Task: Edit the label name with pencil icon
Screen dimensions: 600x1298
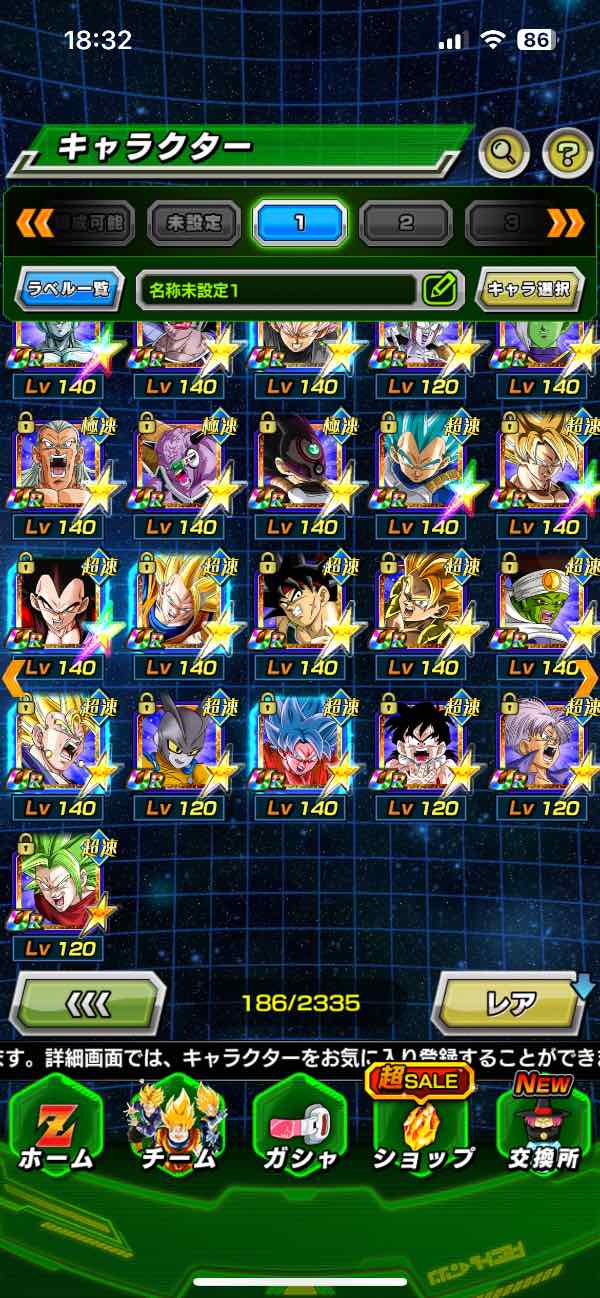Action: [x=439, y=290]
